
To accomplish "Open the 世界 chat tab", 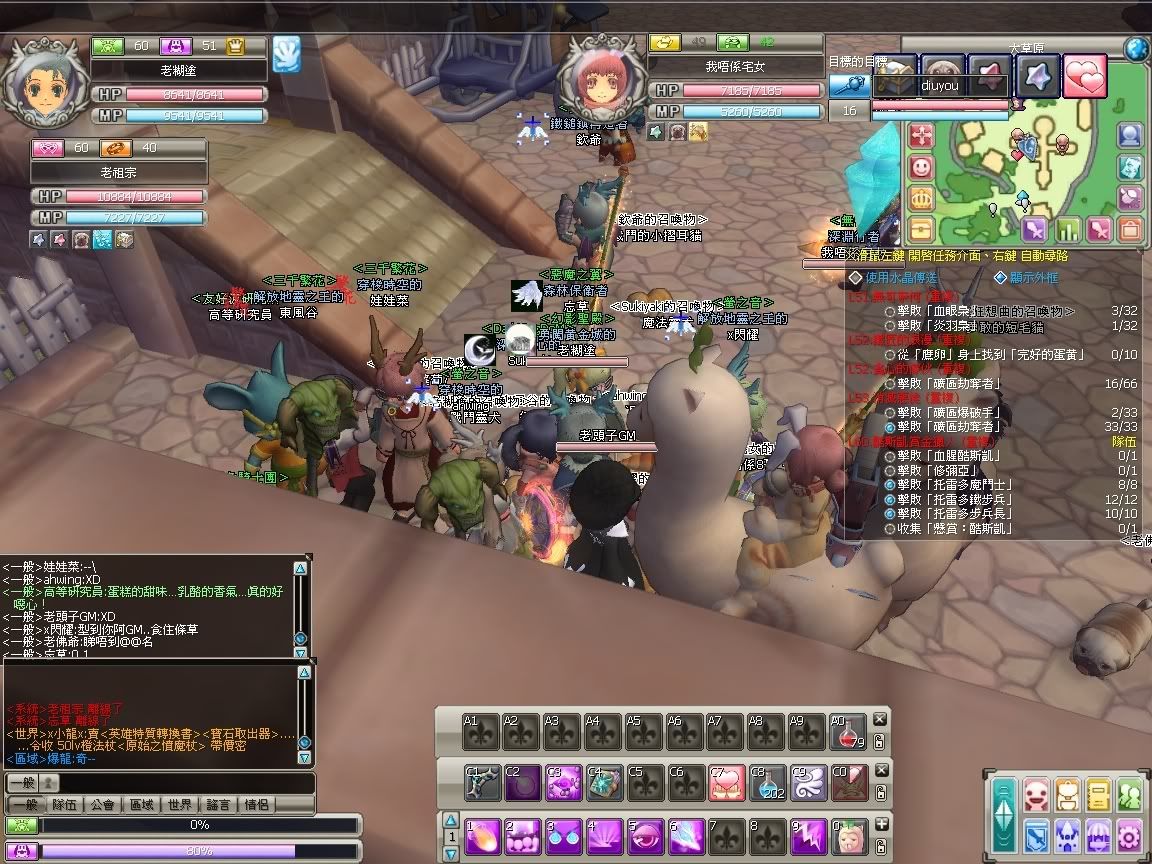I will 180,805.
